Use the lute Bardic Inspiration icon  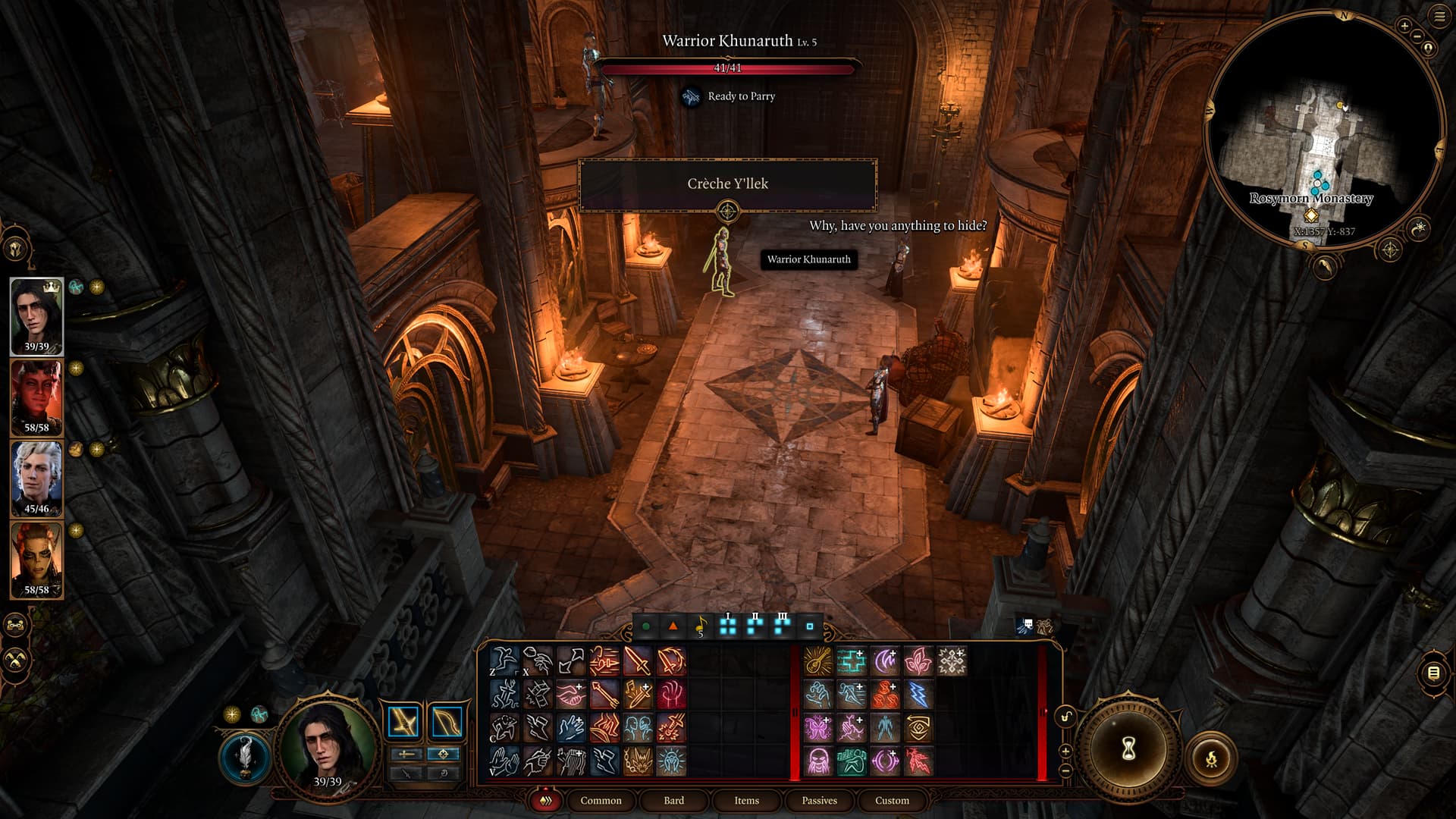pyautogui.click(x=817, y=661)
